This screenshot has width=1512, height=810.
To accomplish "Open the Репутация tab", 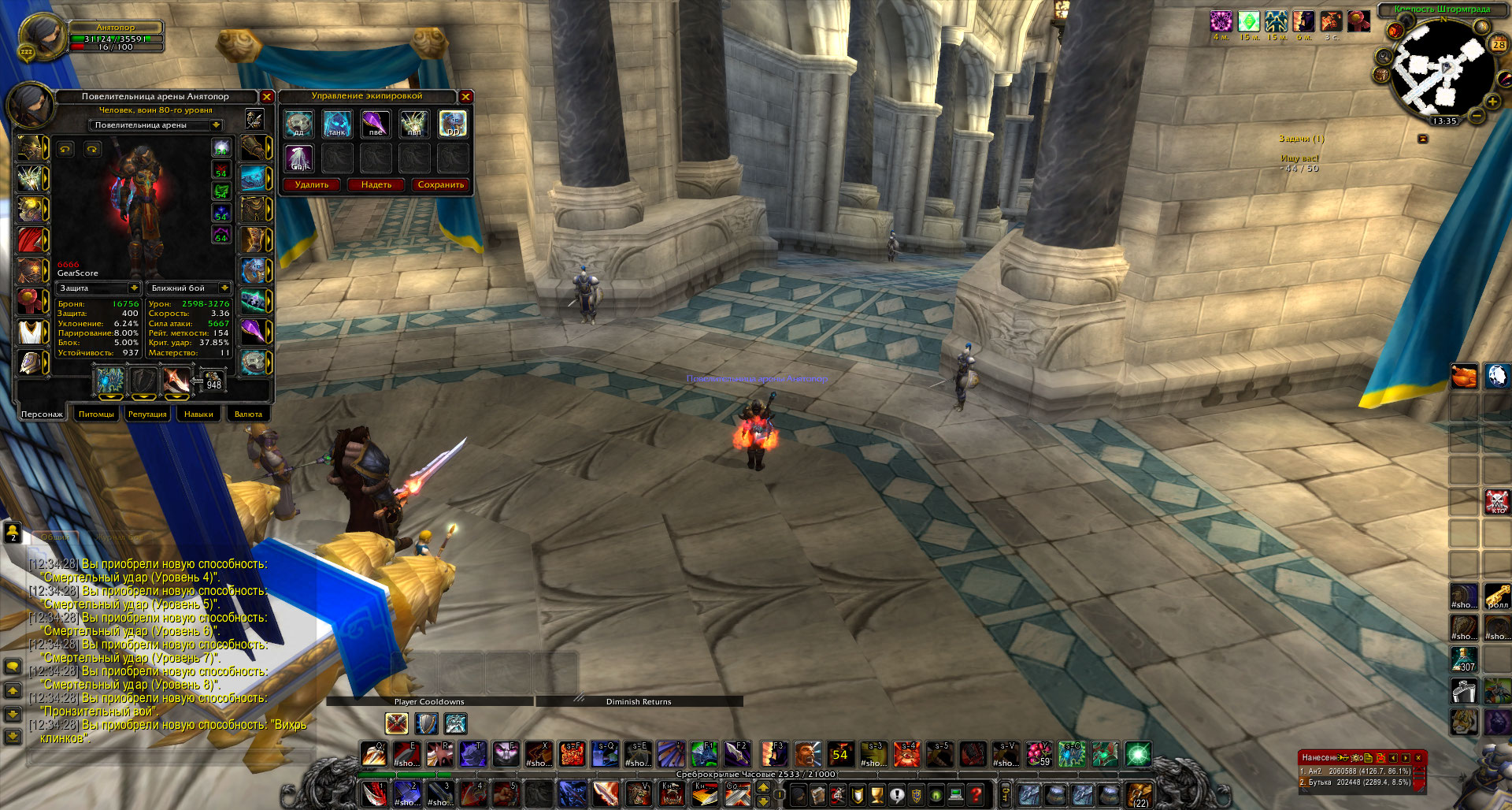I will (147, 414).
